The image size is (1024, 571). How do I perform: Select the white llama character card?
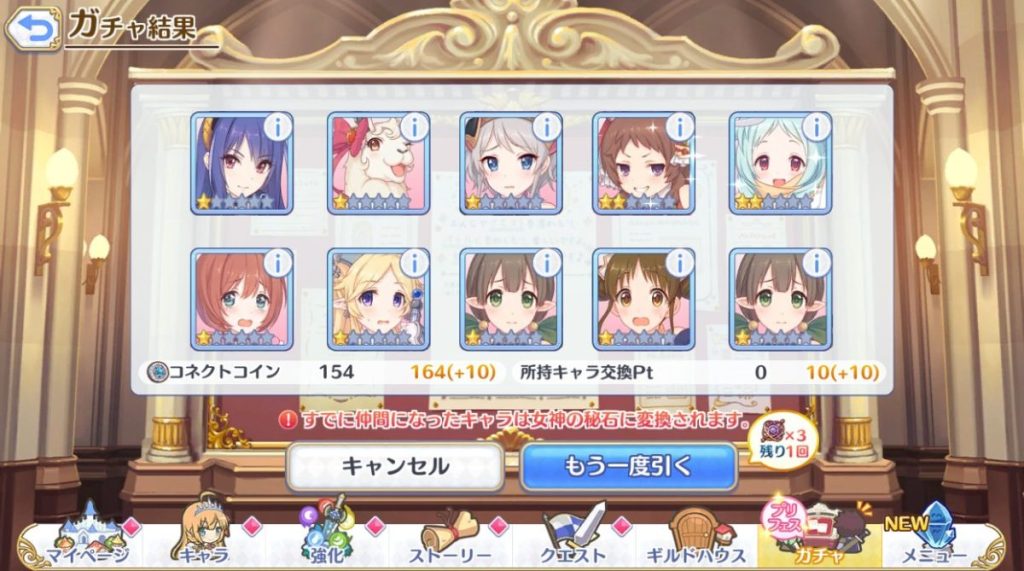pyautogui.click(x=377, y=163)
